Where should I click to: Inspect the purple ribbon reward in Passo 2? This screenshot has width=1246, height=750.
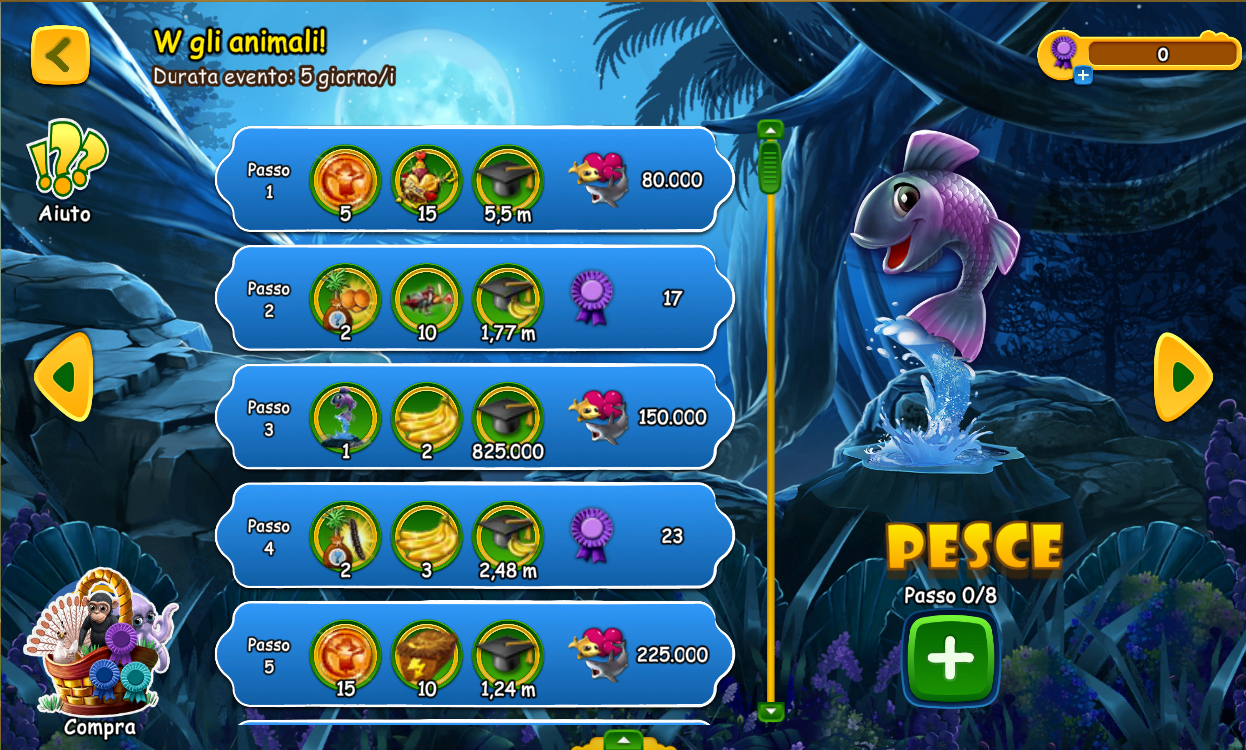(x=590, y=297)
